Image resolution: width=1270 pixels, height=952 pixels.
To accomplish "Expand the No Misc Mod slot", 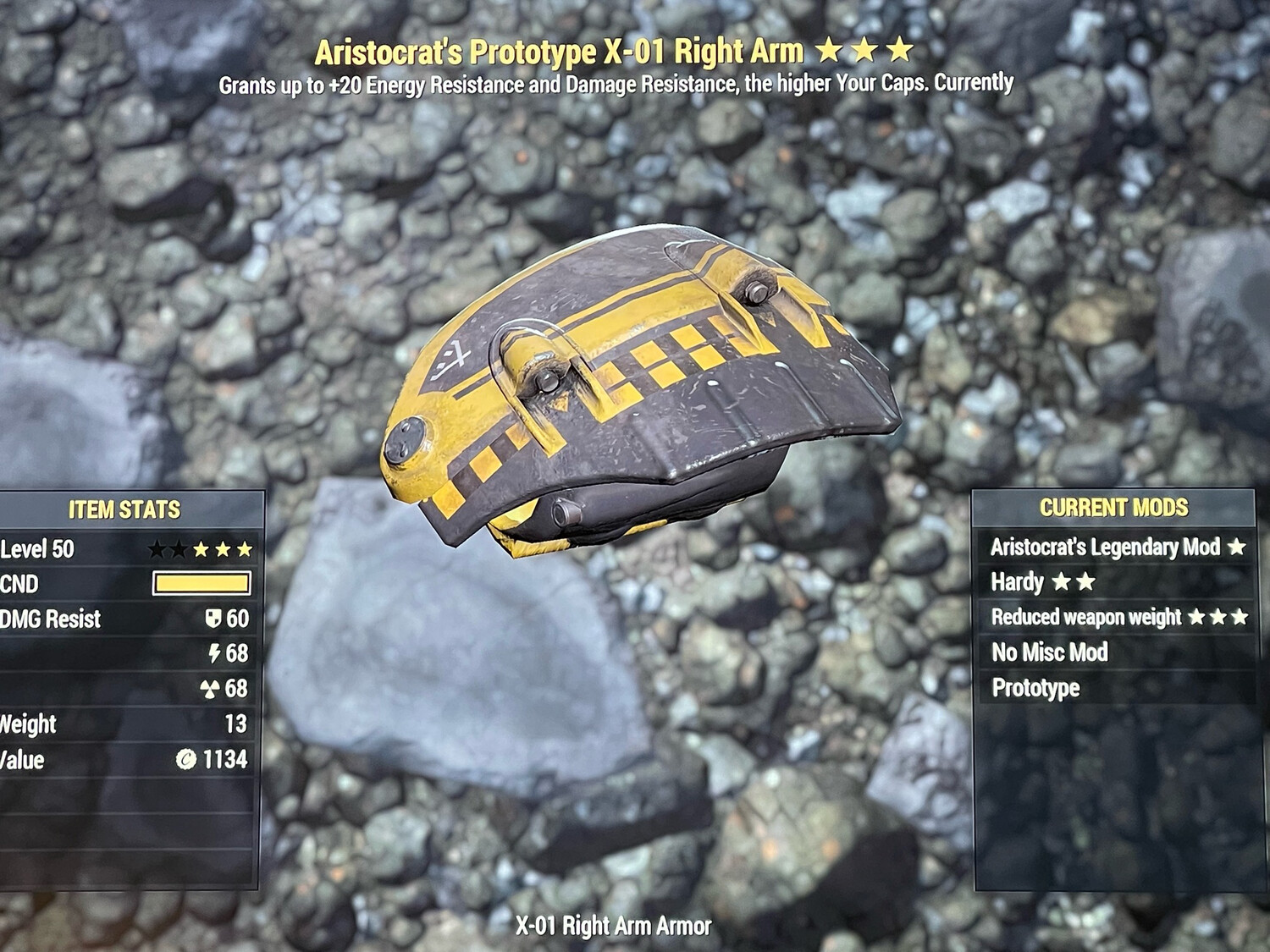I will [1050, 653].
